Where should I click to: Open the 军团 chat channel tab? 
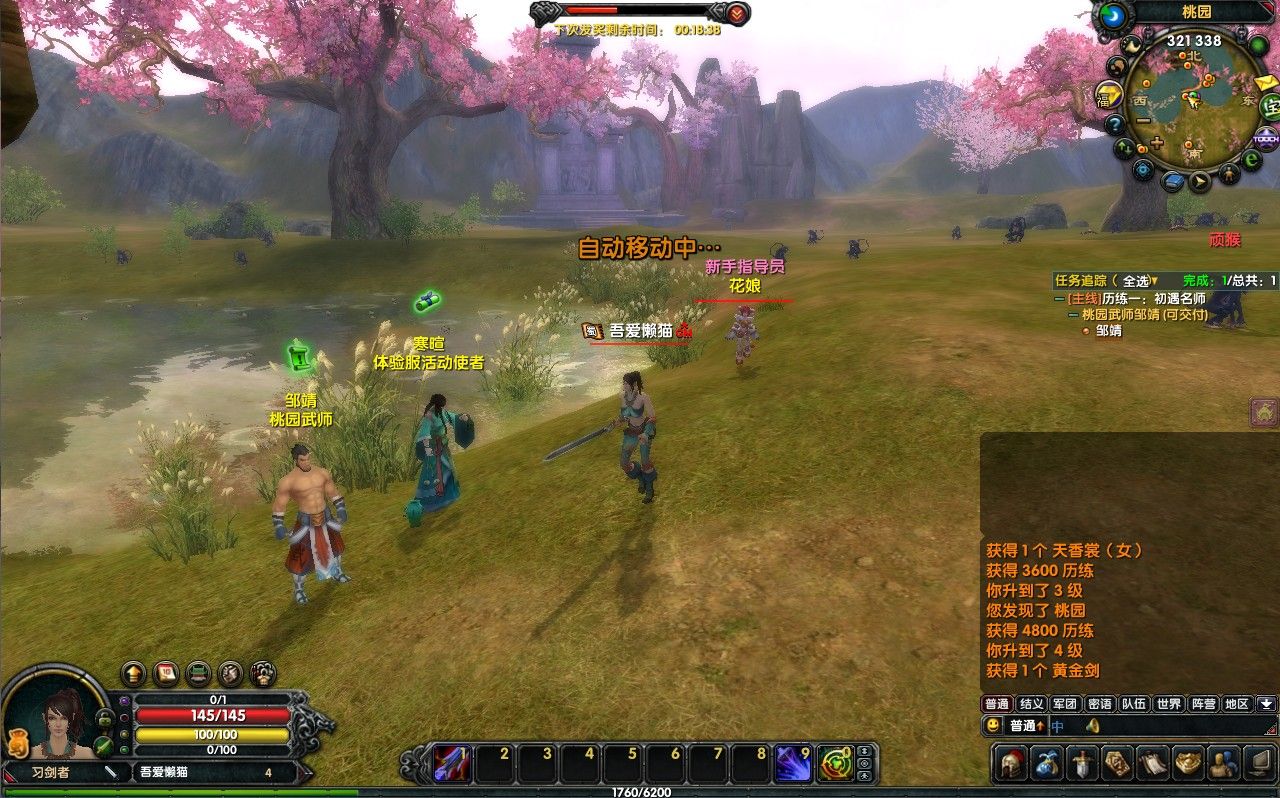1065,704
